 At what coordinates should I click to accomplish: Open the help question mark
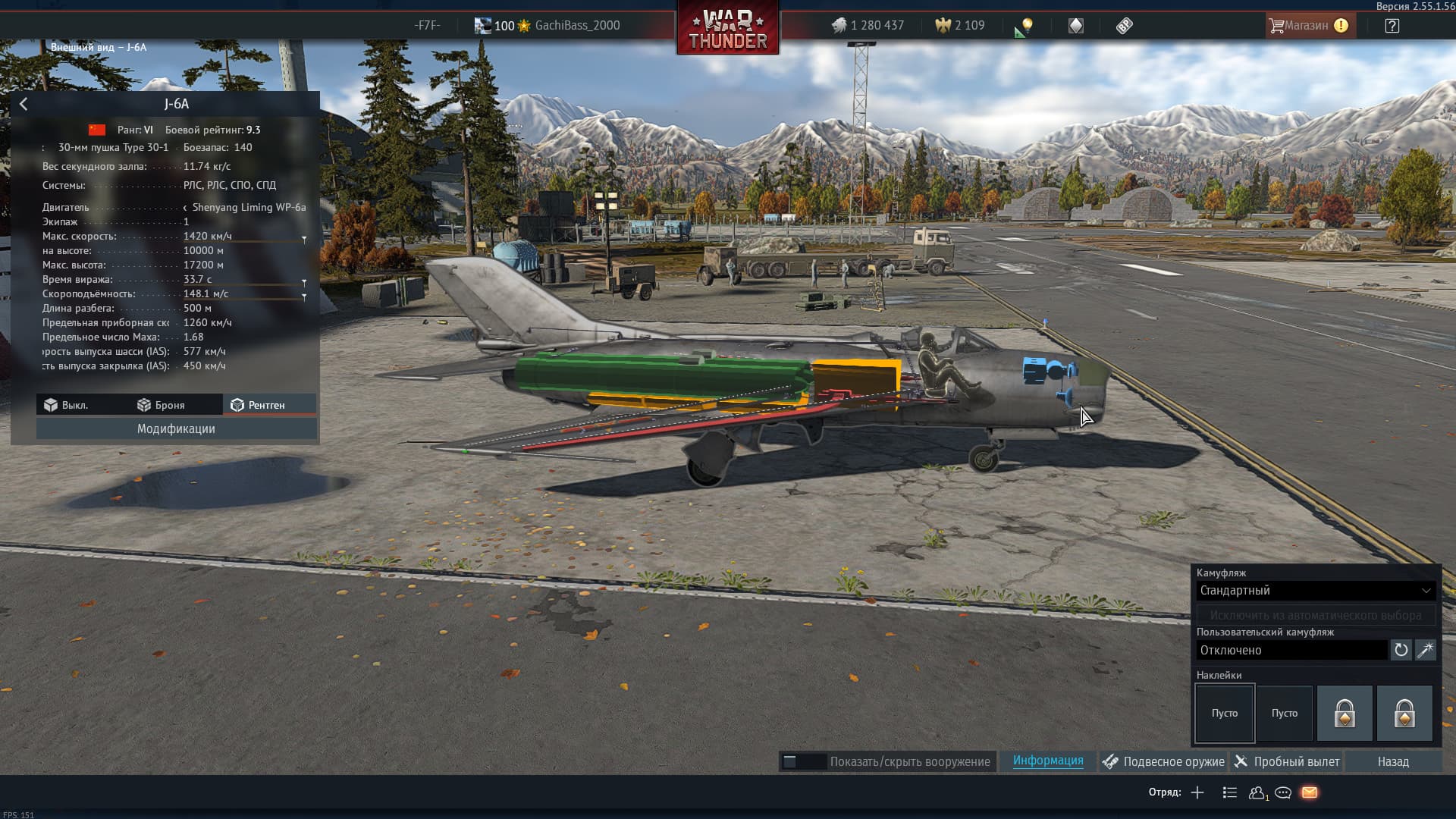[1392, 26]
